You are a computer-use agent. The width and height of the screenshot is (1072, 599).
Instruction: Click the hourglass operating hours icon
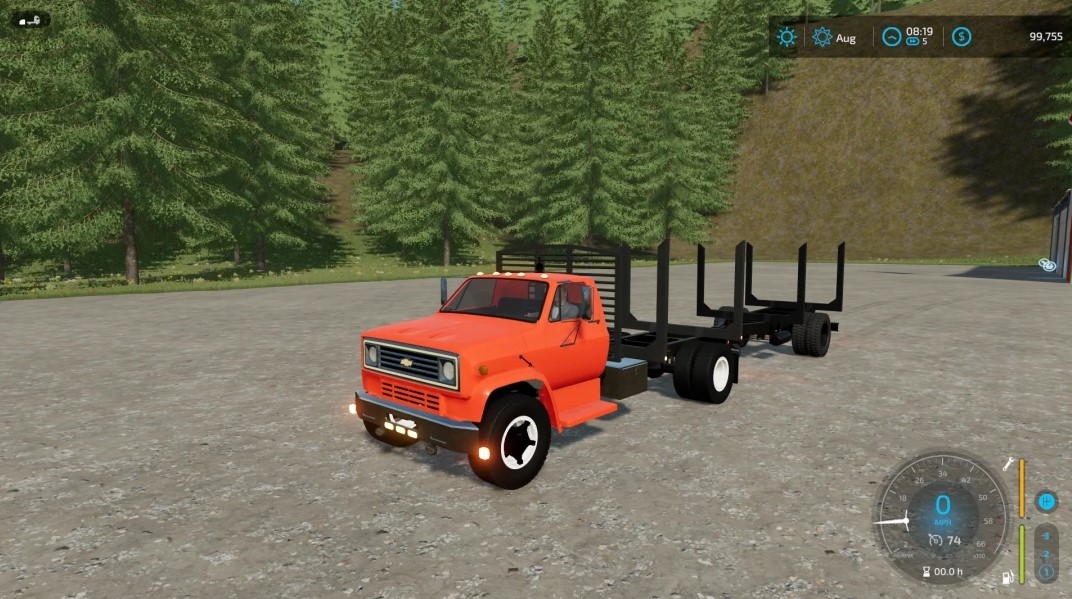(x=926, y=572)
